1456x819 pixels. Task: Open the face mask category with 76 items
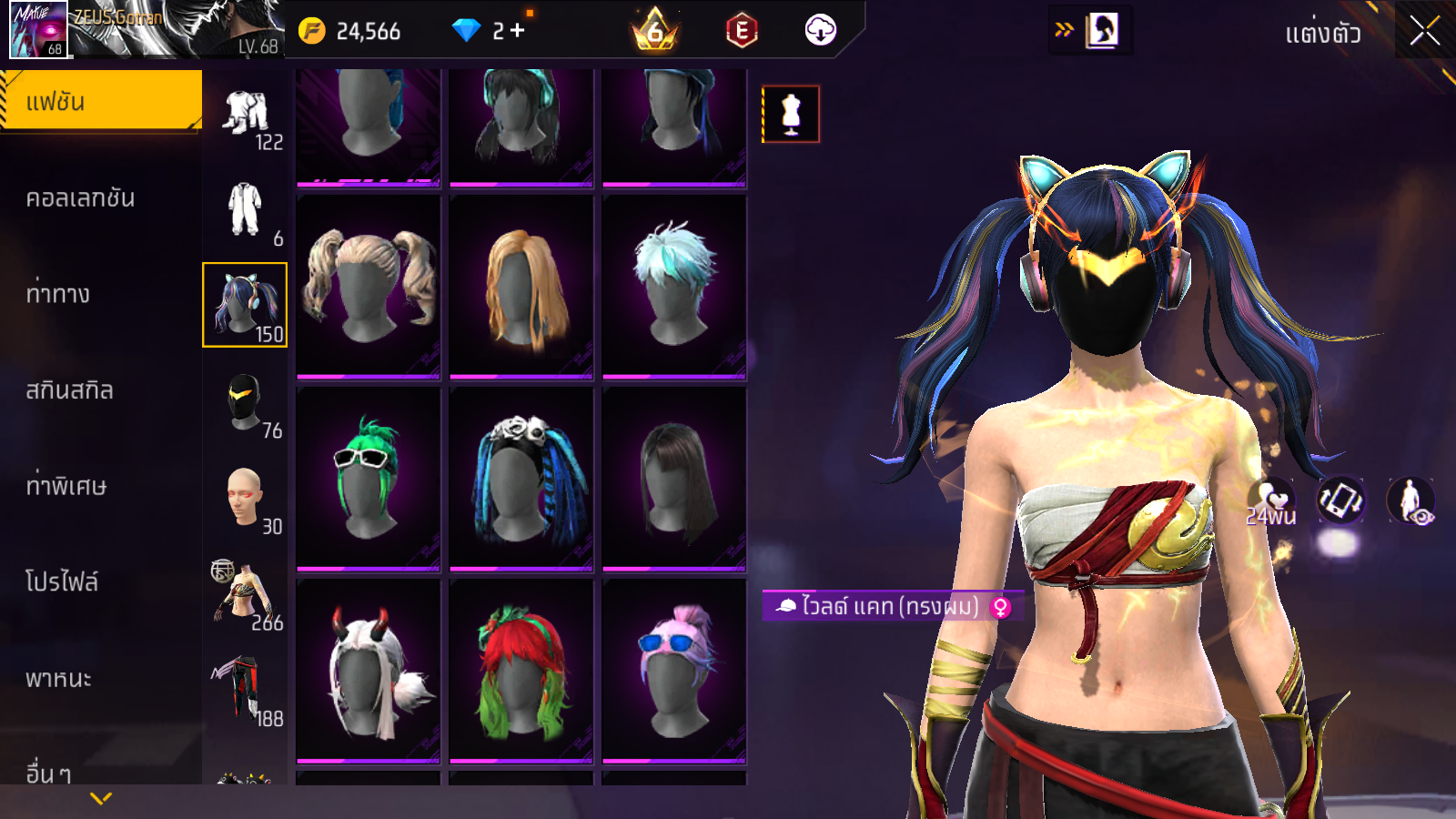click(x=245, y=404)
